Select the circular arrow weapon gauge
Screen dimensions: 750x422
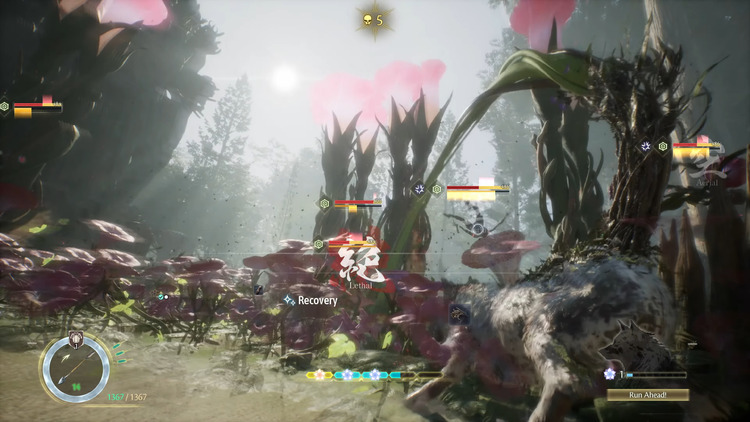coord(75,368)
